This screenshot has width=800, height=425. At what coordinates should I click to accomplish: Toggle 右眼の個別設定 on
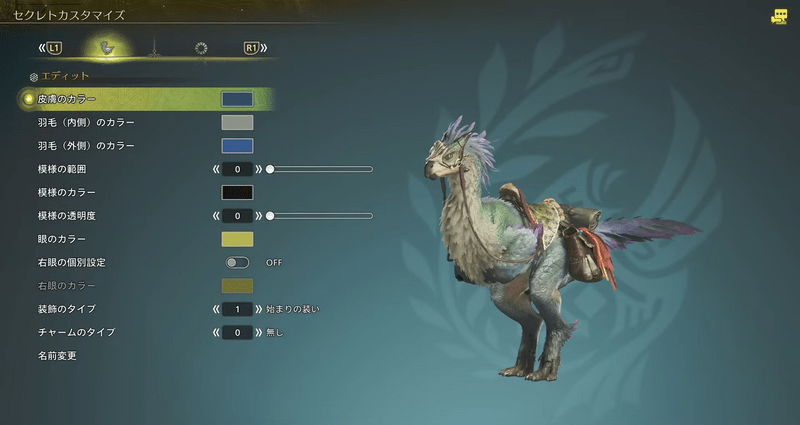[x=238, y=262]
